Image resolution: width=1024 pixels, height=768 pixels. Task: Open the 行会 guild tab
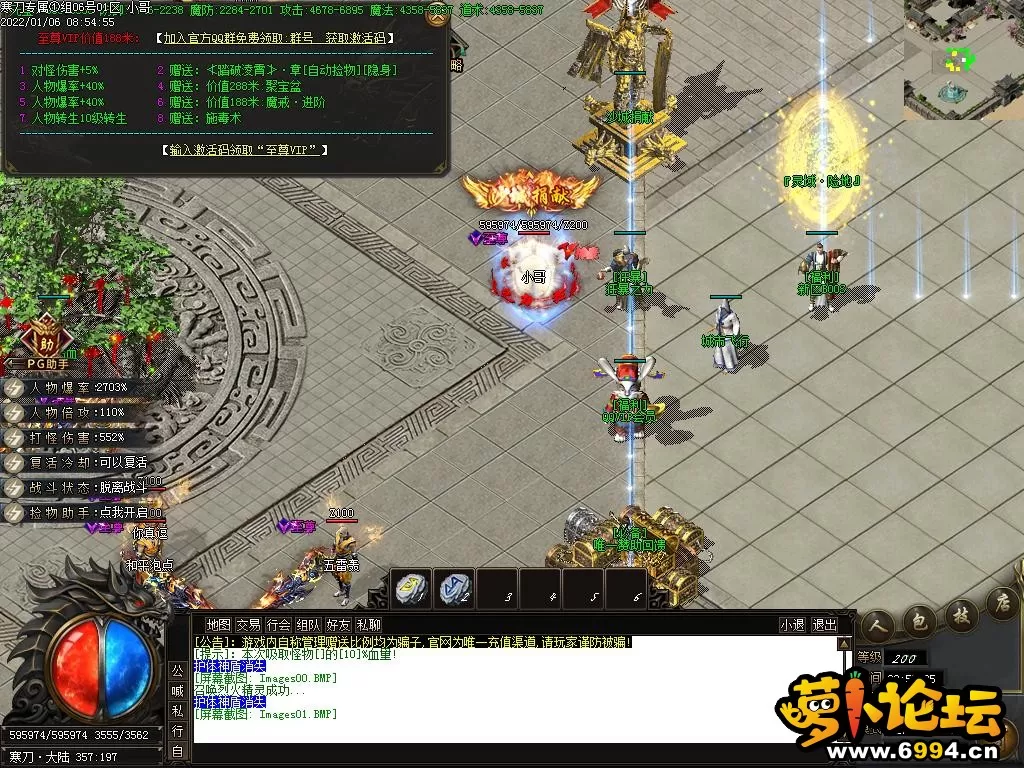278,625
